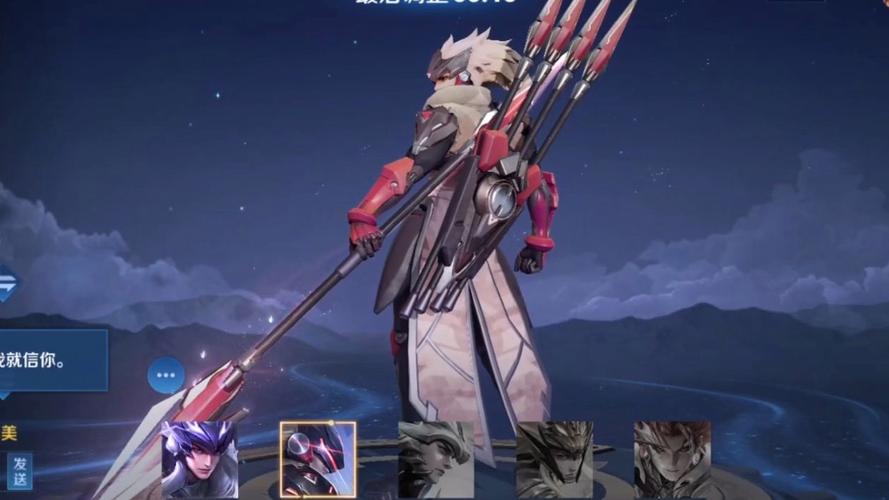This screenshot has height=500, width=889.
Task: Open the chat message box reading 就信你
Action: 50,360
